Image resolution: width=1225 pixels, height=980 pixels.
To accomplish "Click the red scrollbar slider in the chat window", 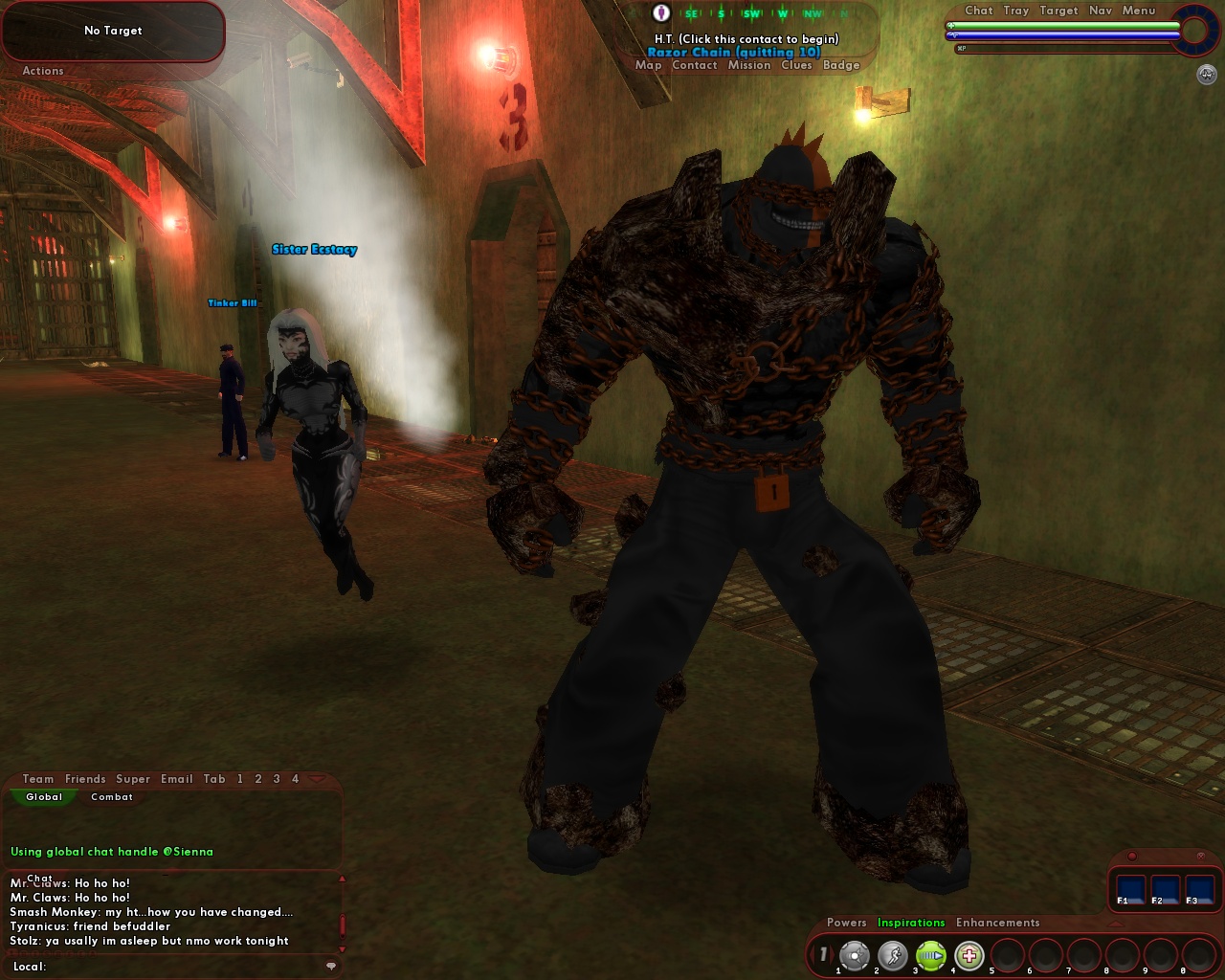I will pos(343,925).
